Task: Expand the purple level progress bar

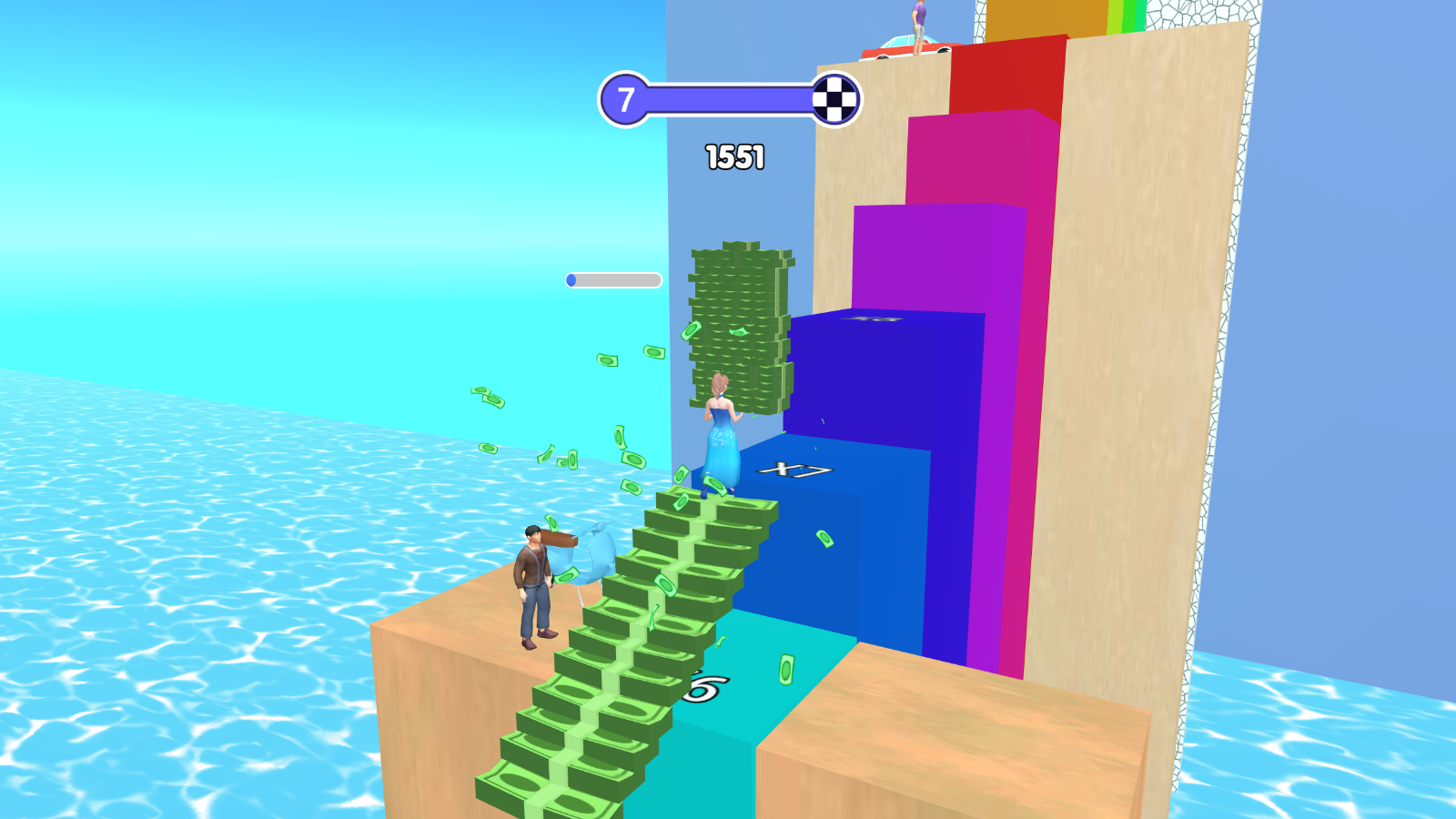Action: [728, 98]
